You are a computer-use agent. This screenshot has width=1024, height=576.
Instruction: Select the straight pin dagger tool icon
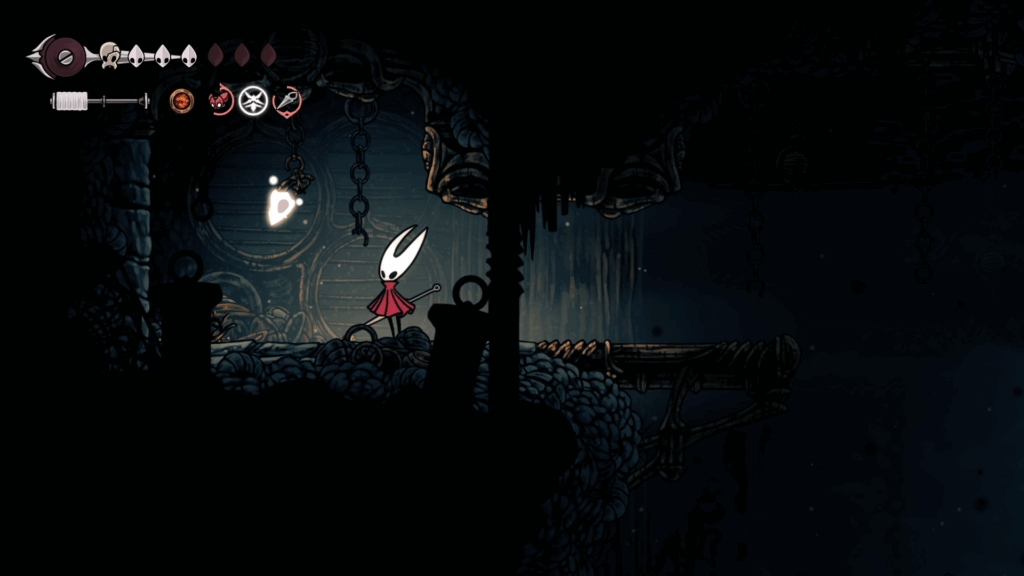coord(287,100)
